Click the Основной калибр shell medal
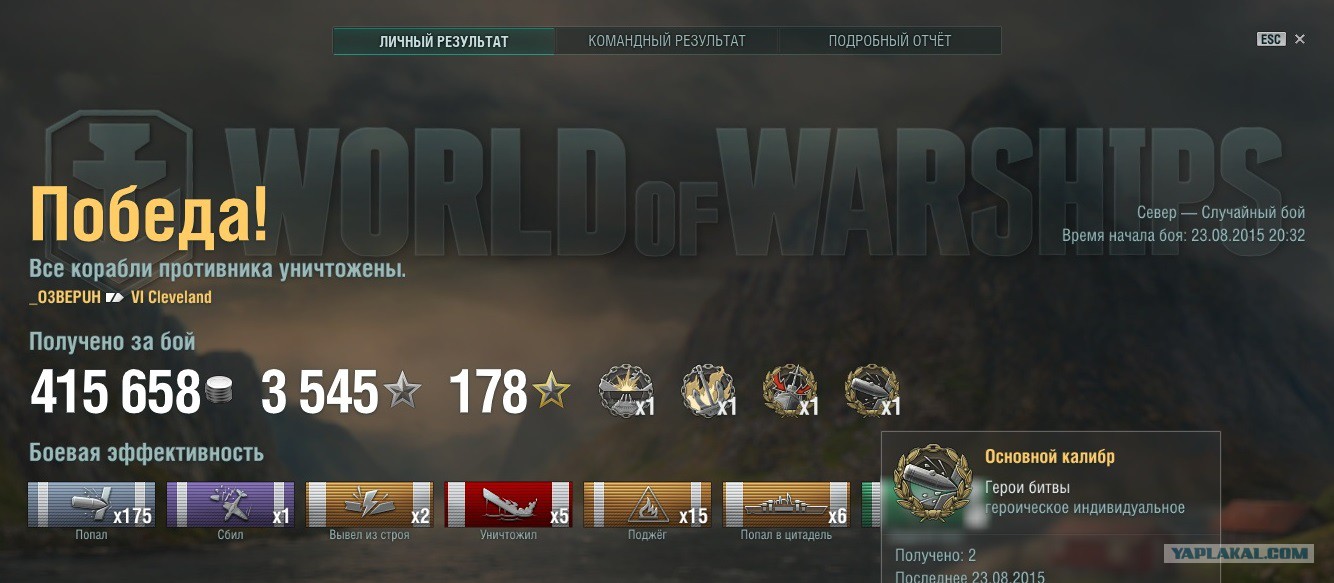1334x583 pixels. (x=871, y=390)
